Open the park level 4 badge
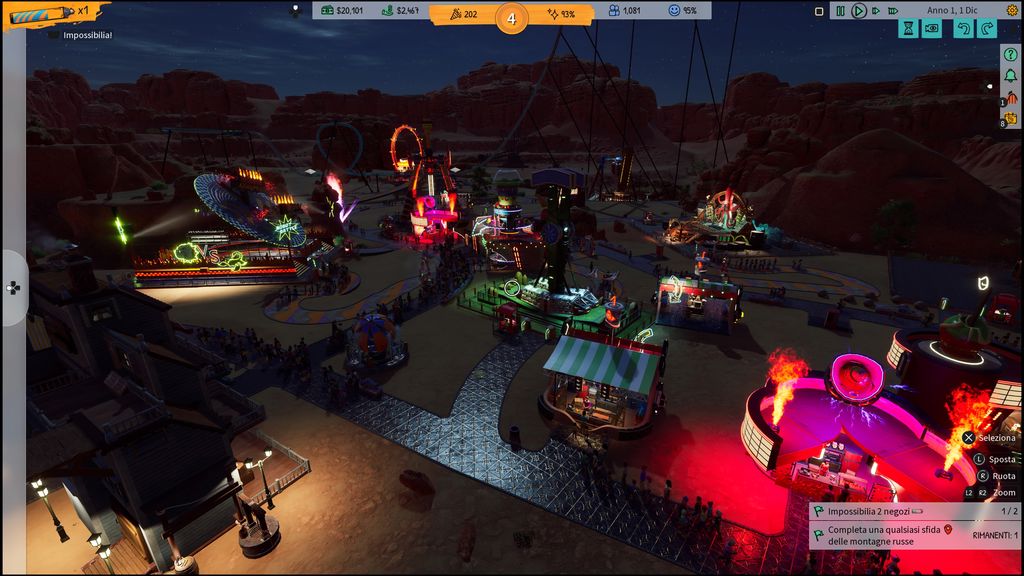 511,17
